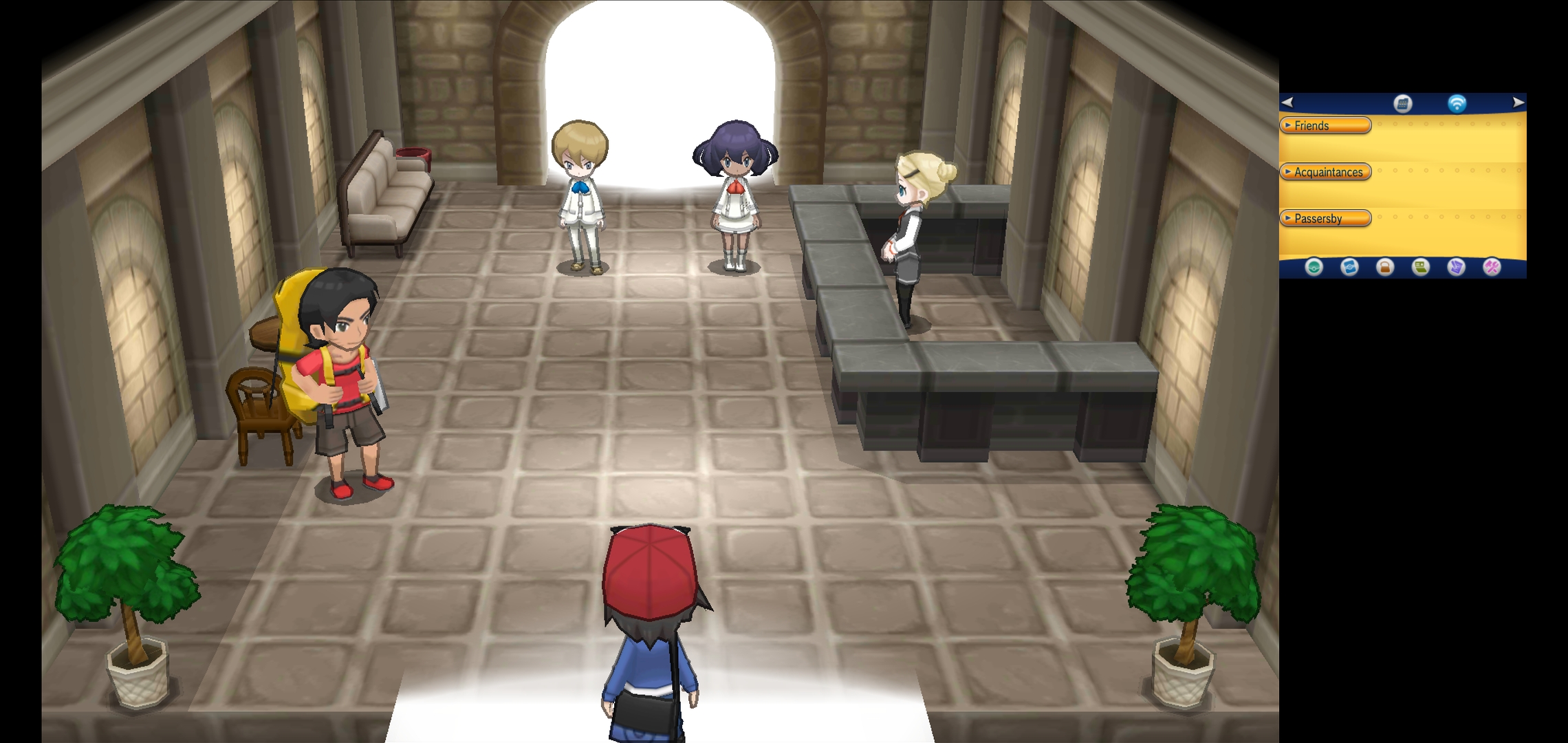The height and width of the screenshot is (743, 1568).
Task: Save the game with the purple report icon
Action: pyautogui.click(x=1456, y=267)
